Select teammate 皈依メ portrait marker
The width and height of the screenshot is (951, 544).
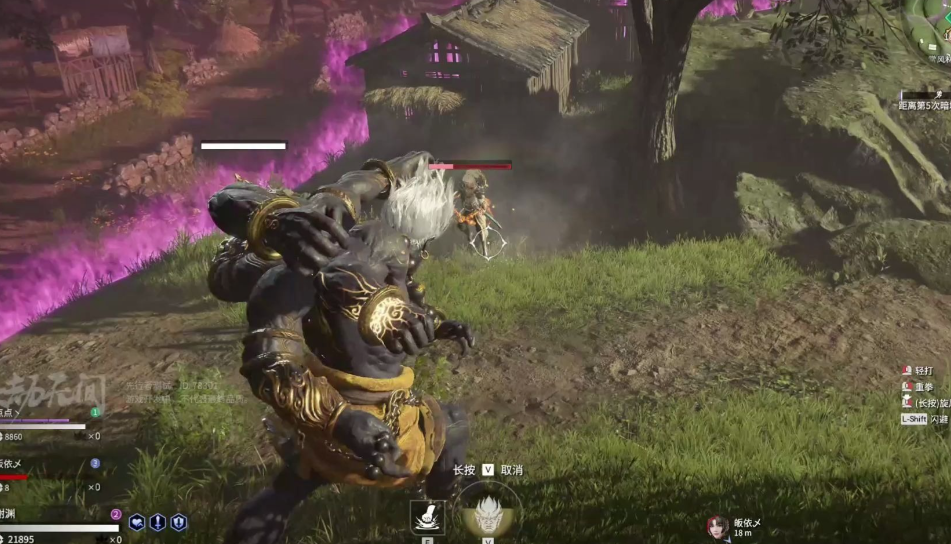pyautogui.click(x=717, y=527)
